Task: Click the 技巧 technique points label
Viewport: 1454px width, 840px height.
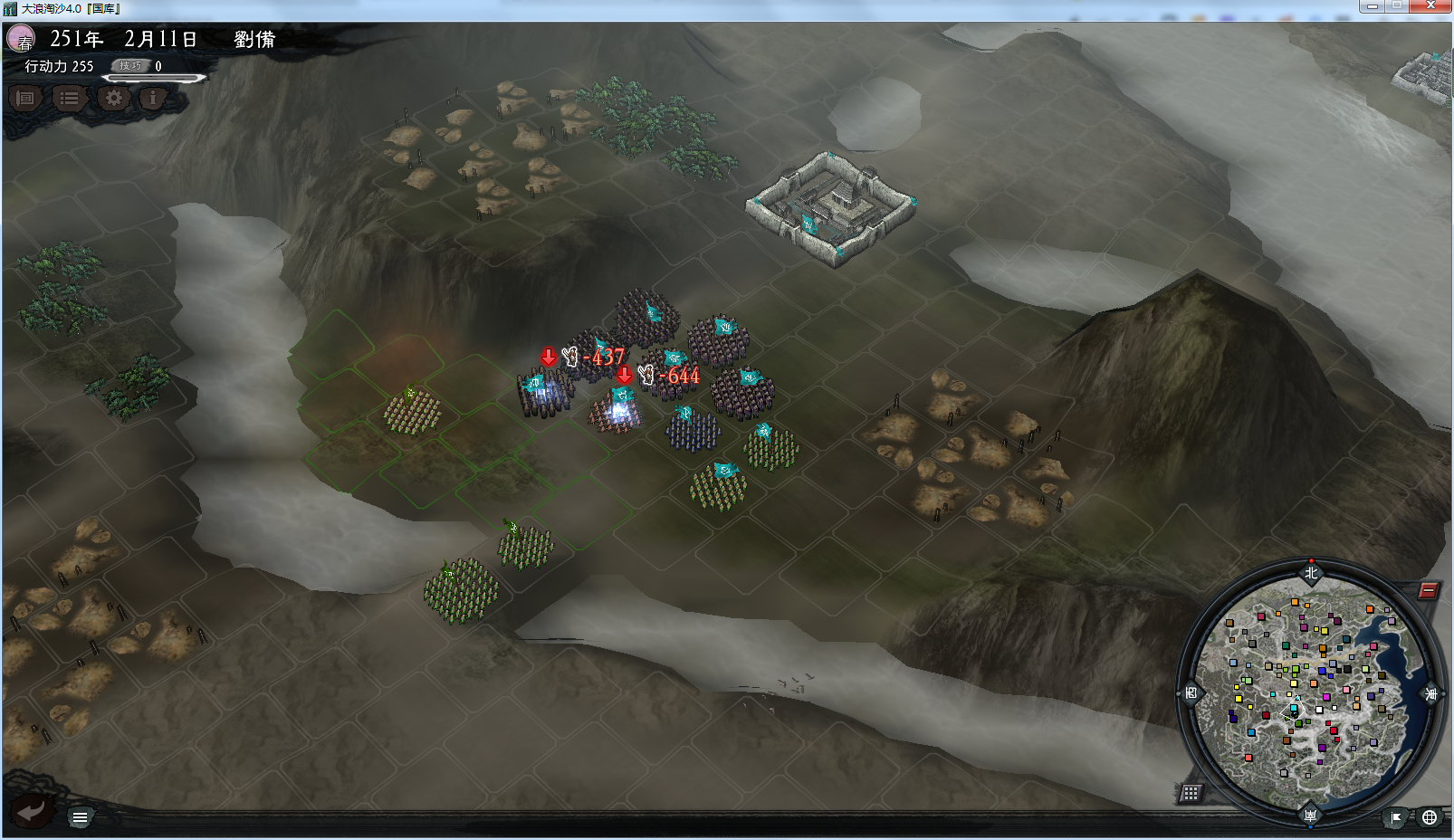Action: pos(130,65)
